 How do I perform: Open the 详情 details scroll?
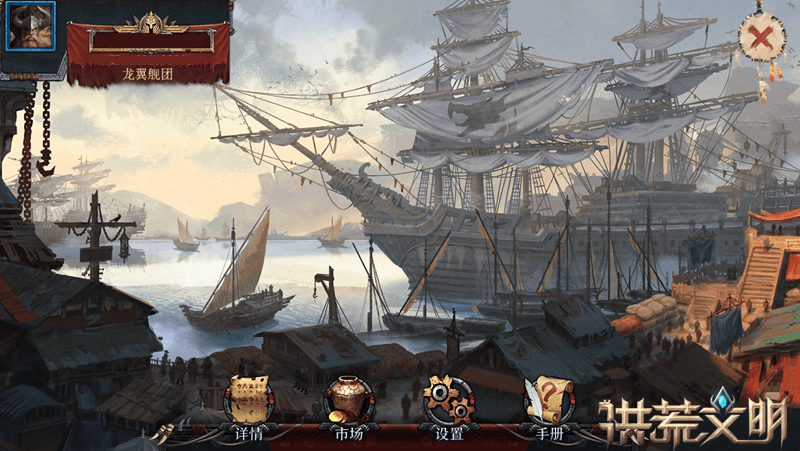pyautogui.click(x=249, y=402)
